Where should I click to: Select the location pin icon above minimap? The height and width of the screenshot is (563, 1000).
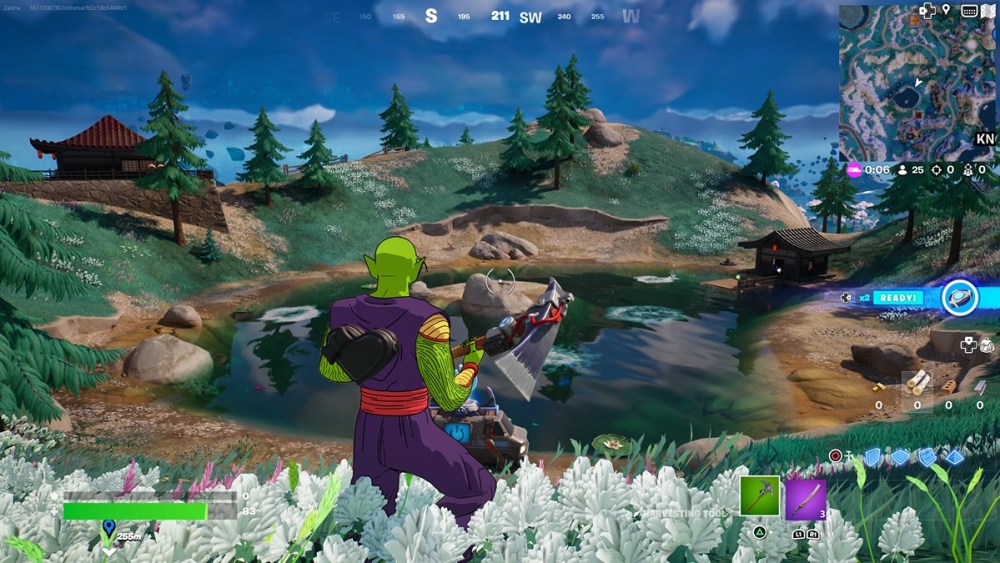[946, 11]
